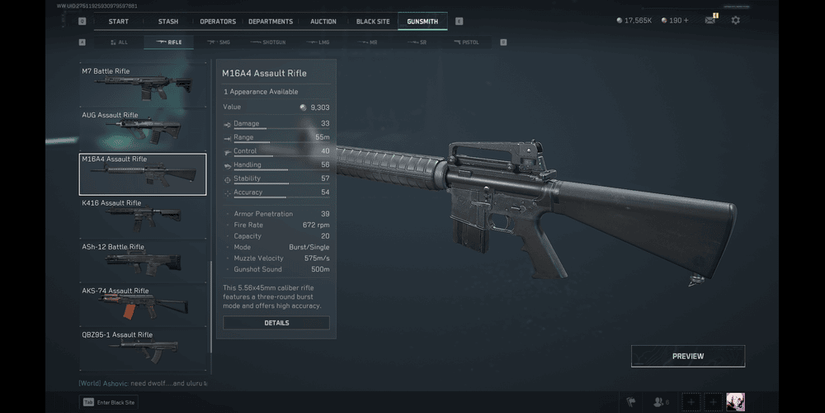Viewport: 825px width, 413px height.
Task: Show the LMG weapon category
Action: [x=319, y=42]
